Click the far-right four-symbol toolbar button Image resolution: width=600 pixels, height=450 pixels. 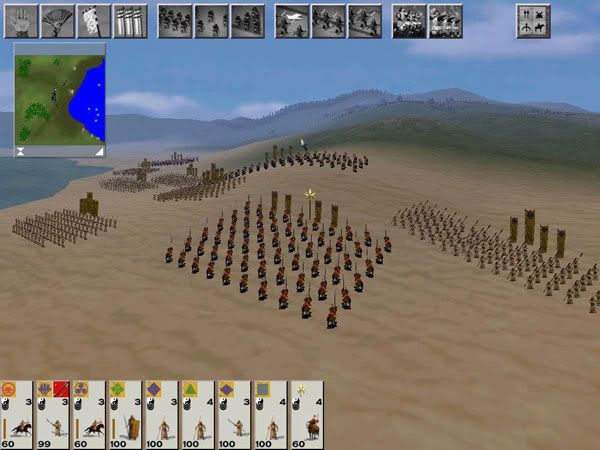(533, 21)
